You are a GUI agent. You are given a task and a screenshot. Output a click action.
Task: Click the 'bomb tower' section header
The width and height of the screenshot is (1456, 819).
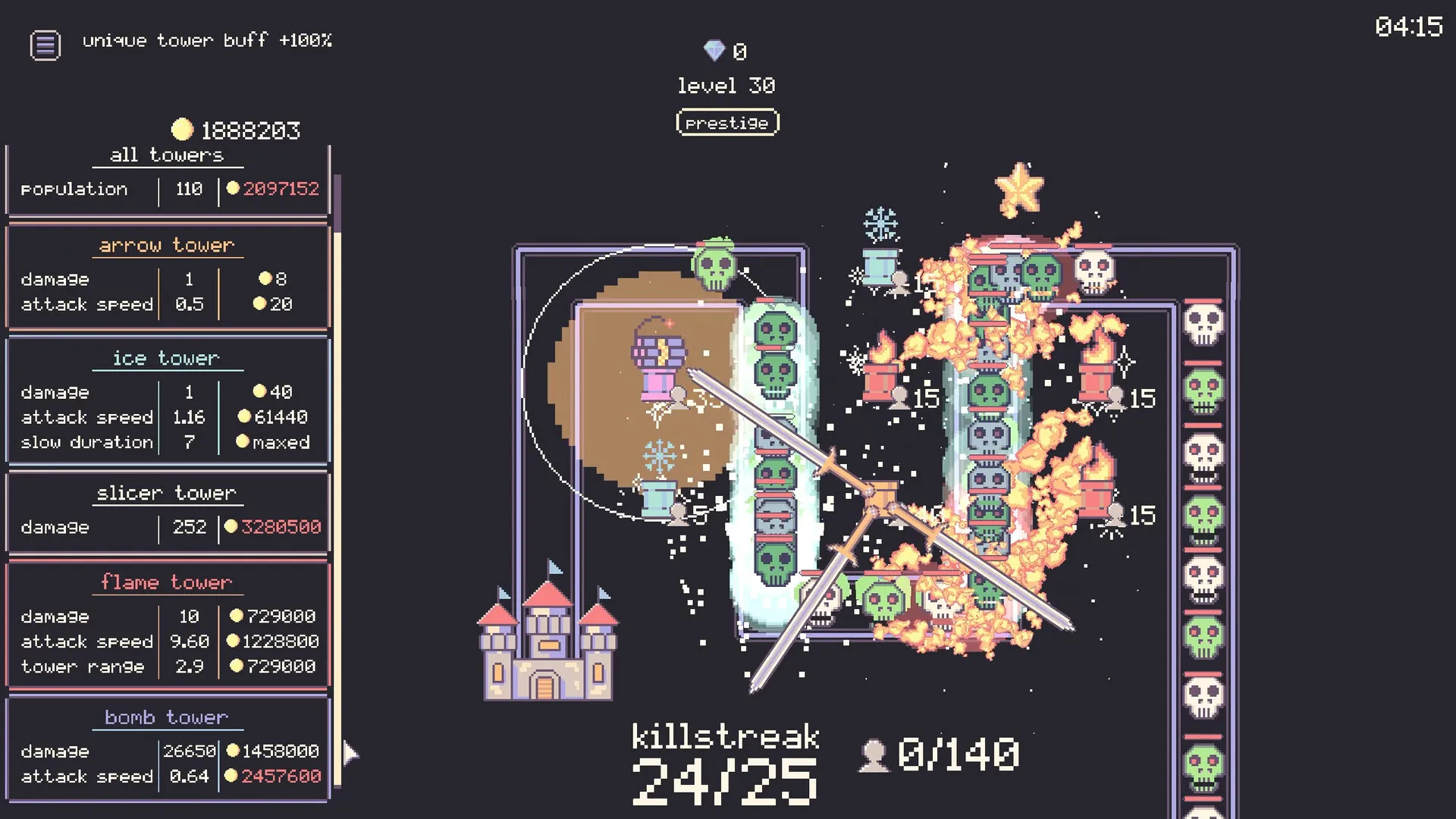point(166,717)
